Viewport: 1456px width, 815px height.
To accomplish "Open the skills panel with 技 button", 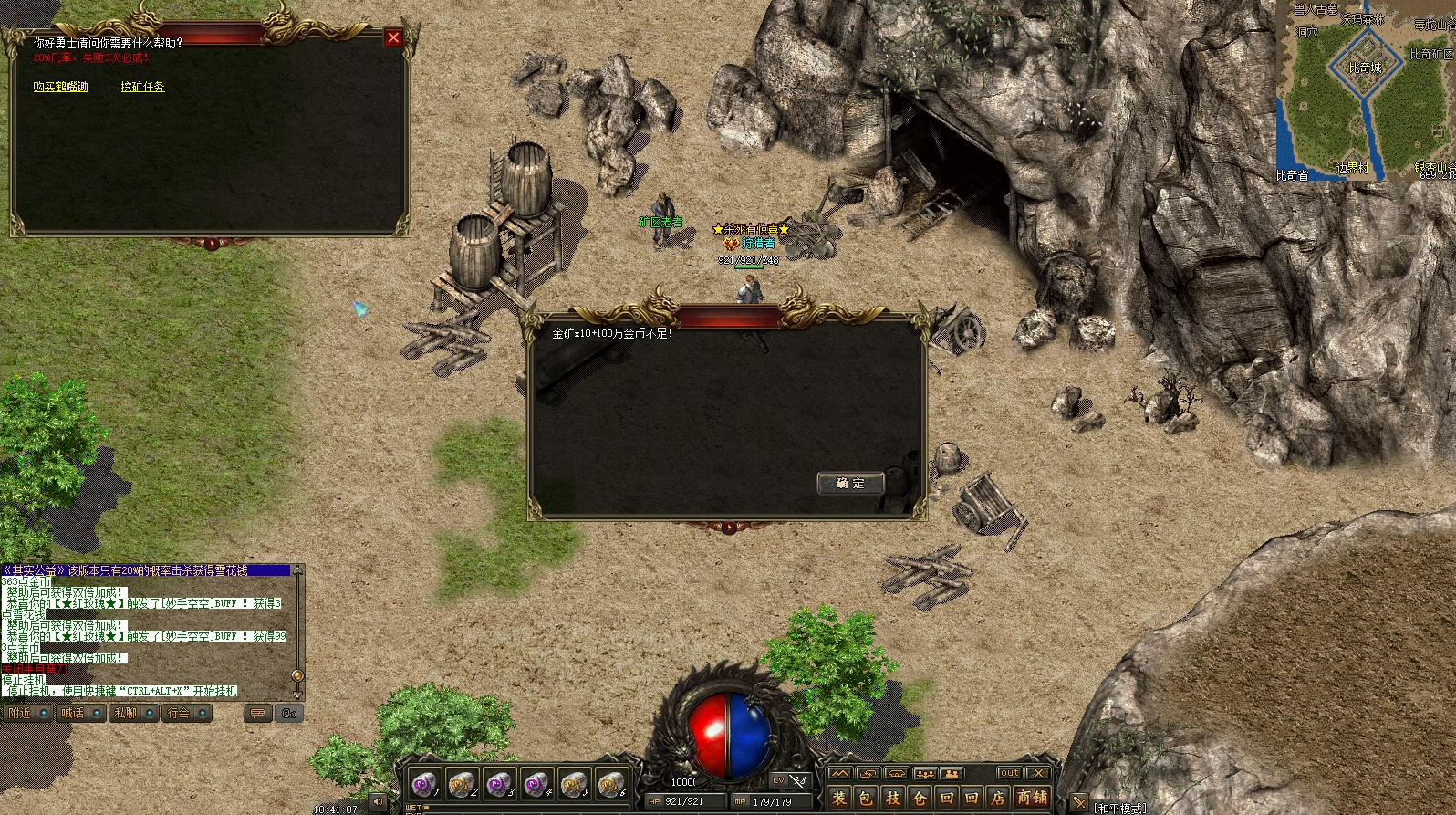I will pyautogui.click(x=893, y=798).
